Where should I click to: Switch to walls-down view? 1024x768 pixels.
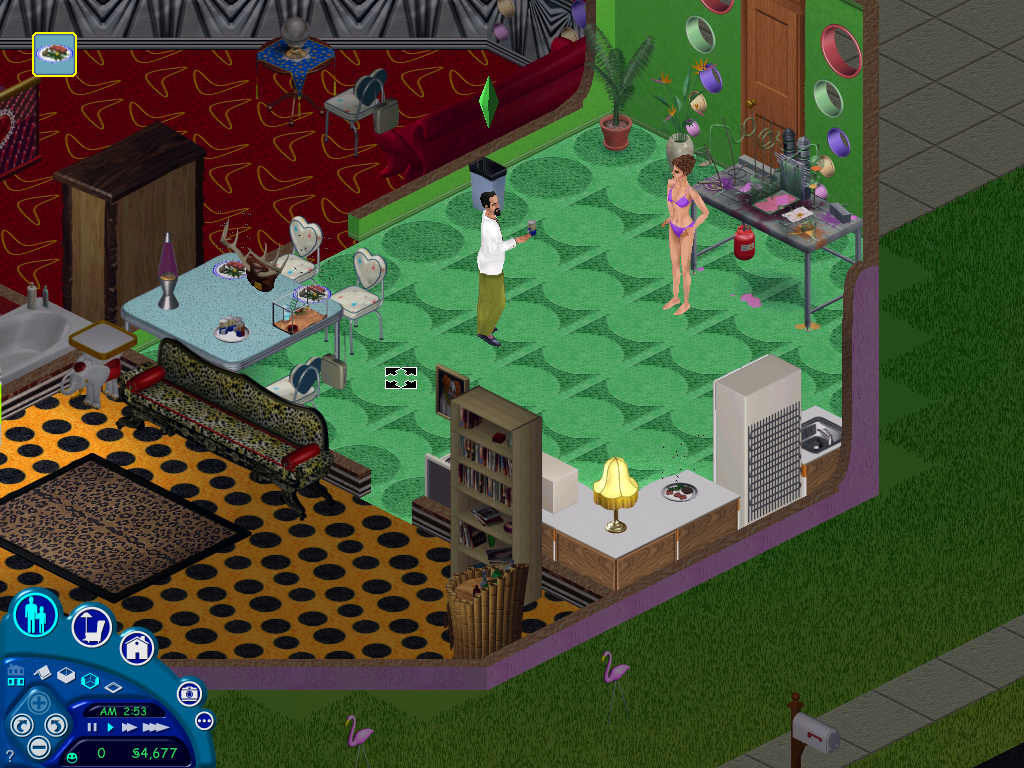tap(113, 687)
